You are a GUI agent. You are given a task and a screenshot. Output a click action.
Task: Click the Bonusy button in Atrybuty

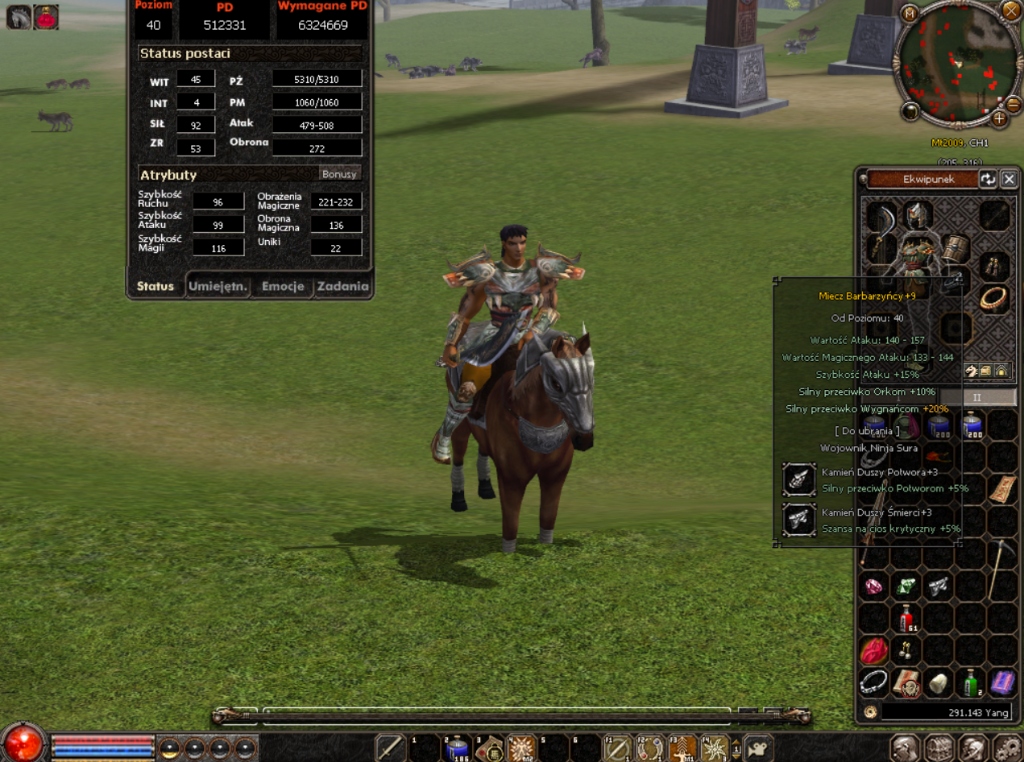pos(339,174)
